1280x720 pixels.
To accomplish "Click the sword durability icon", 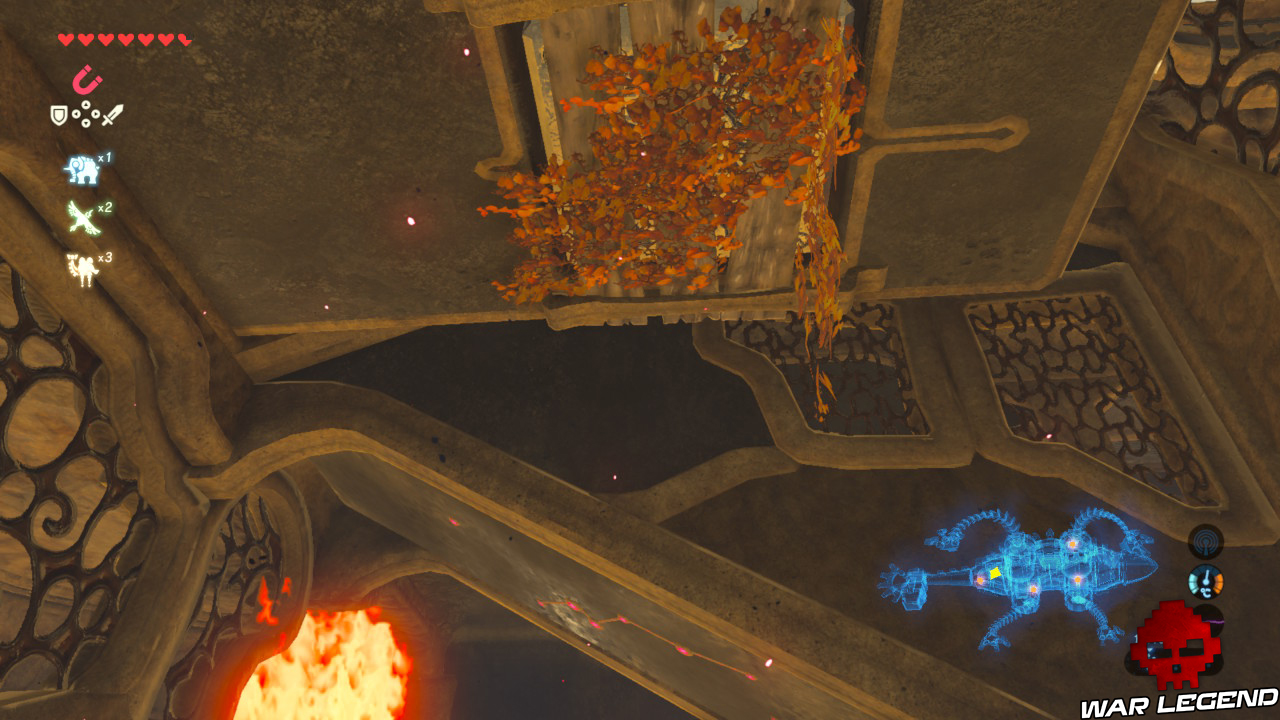I will [x=114, y=115].
